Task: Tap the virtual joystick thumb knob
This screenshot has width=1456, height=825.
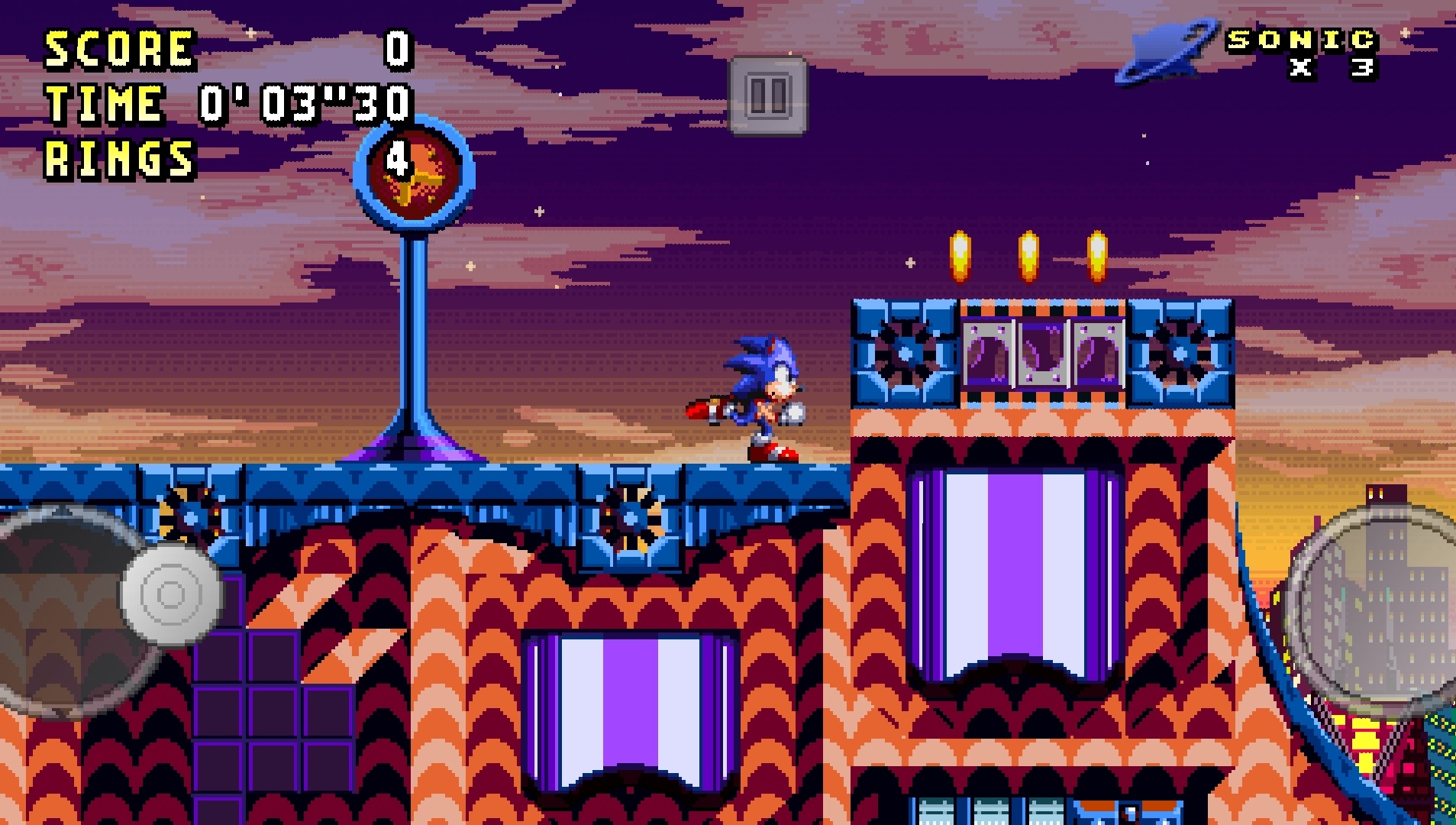Action: (172, 594)
